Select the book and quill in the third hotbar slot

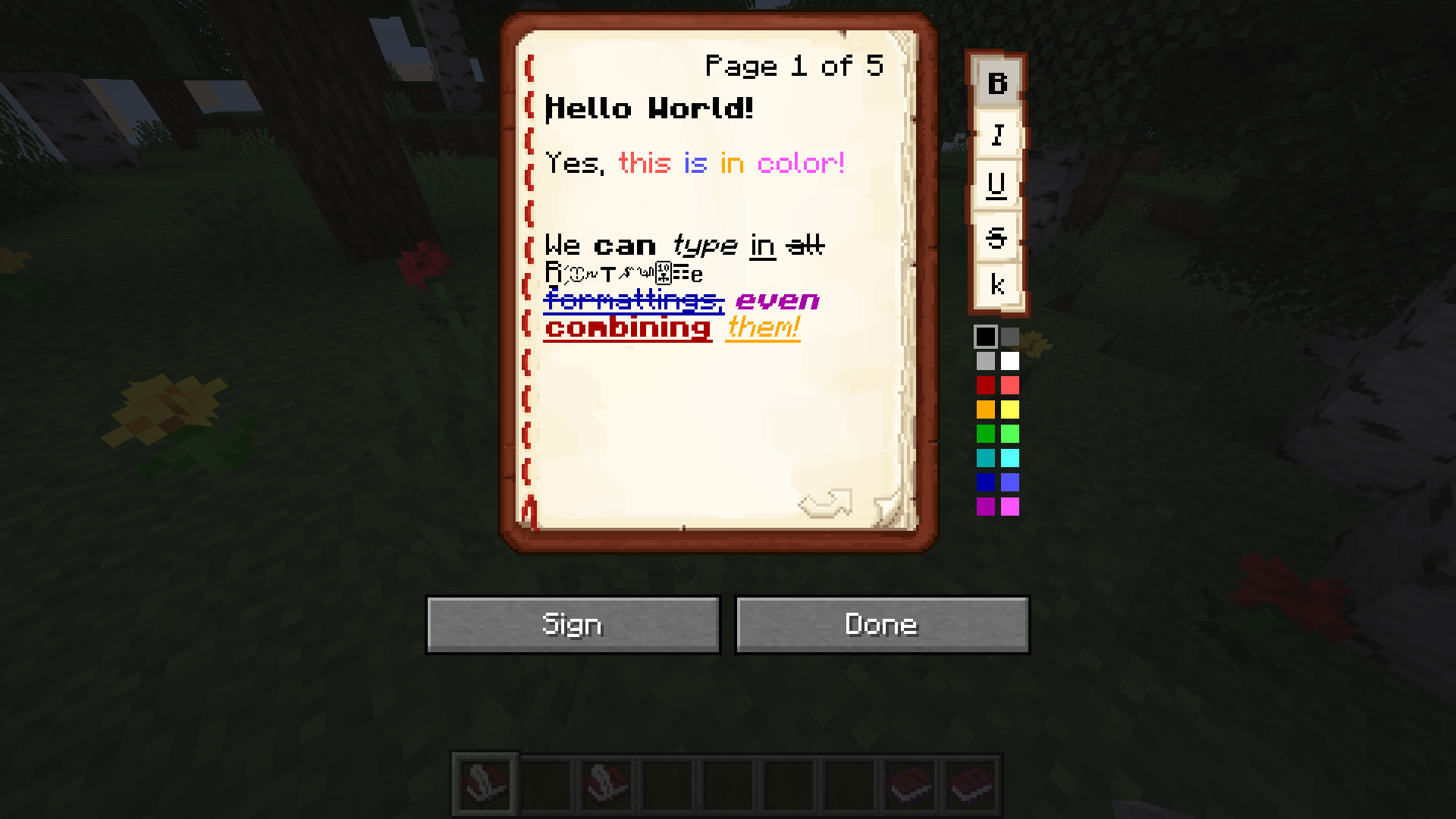[607, 783]
